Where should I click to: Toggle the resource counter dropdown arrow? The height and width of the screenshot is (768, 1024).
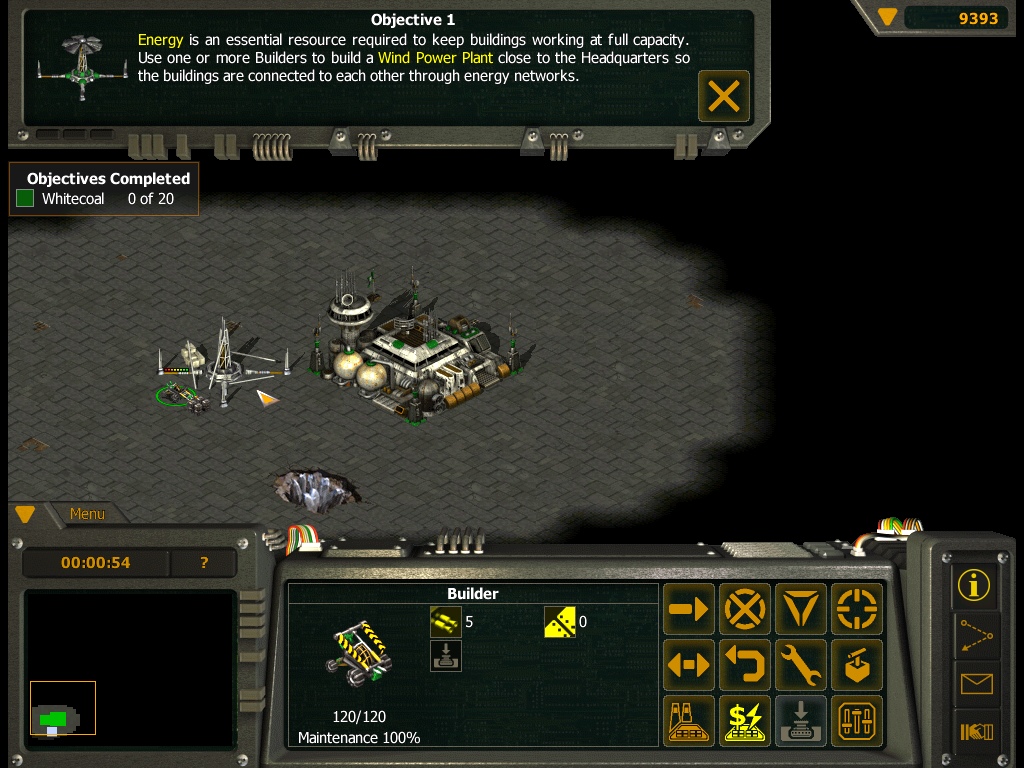coord(887,17)
